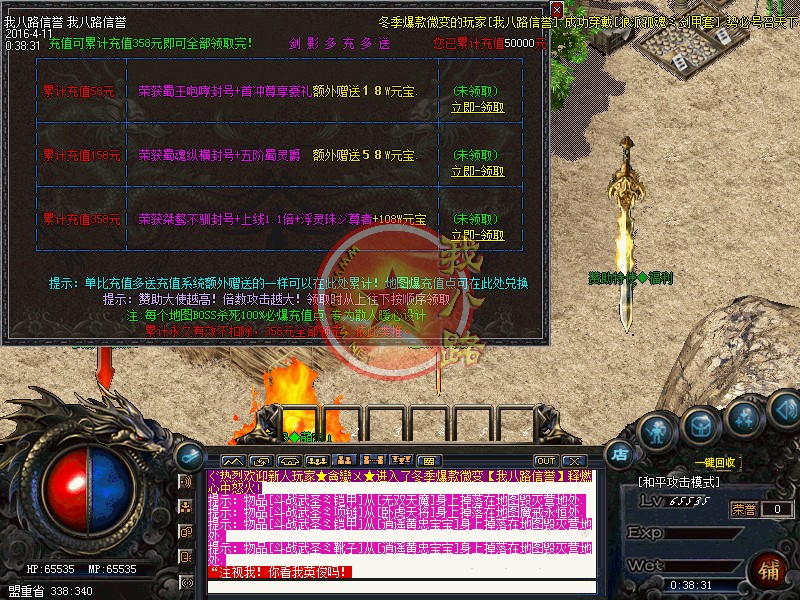The height and width of the screenshot is (600, 800).
Task: Claim the 158元 recharge reward (立即-领取)
Action: click(x=477, y=171)
